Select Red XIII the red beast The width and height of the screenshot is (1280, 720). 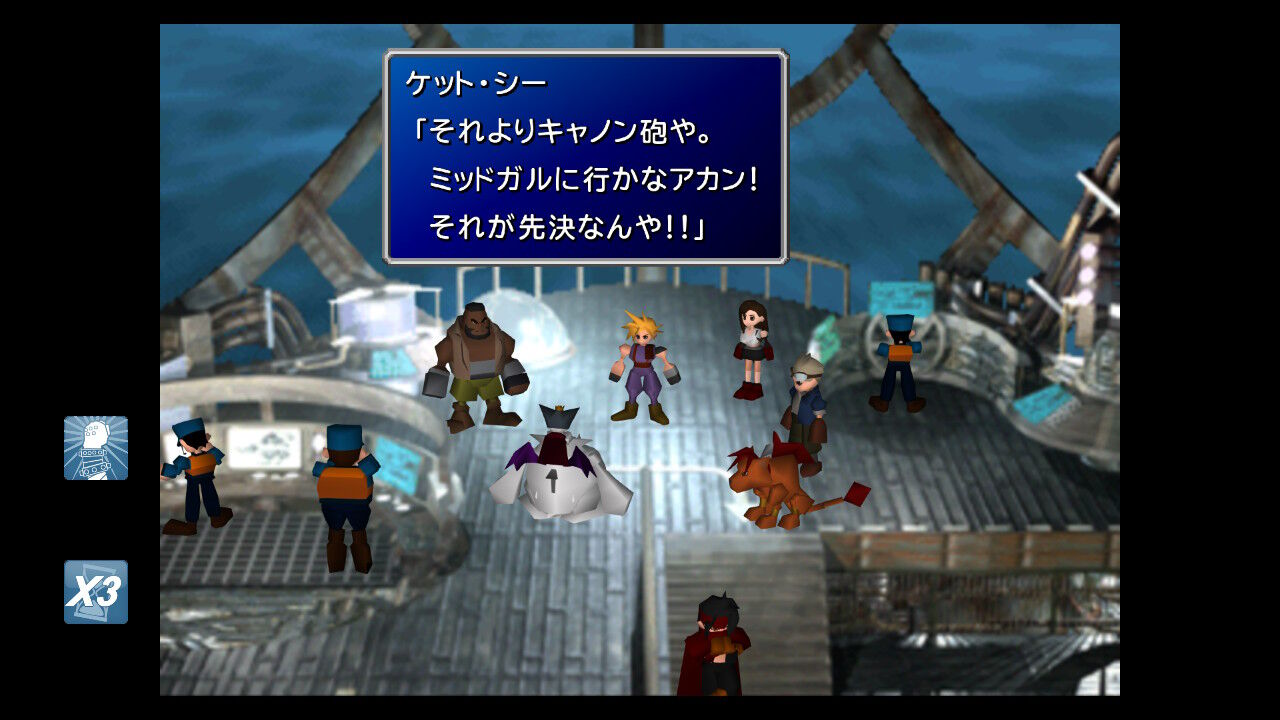pyautogui.click(x=775, y=480)
